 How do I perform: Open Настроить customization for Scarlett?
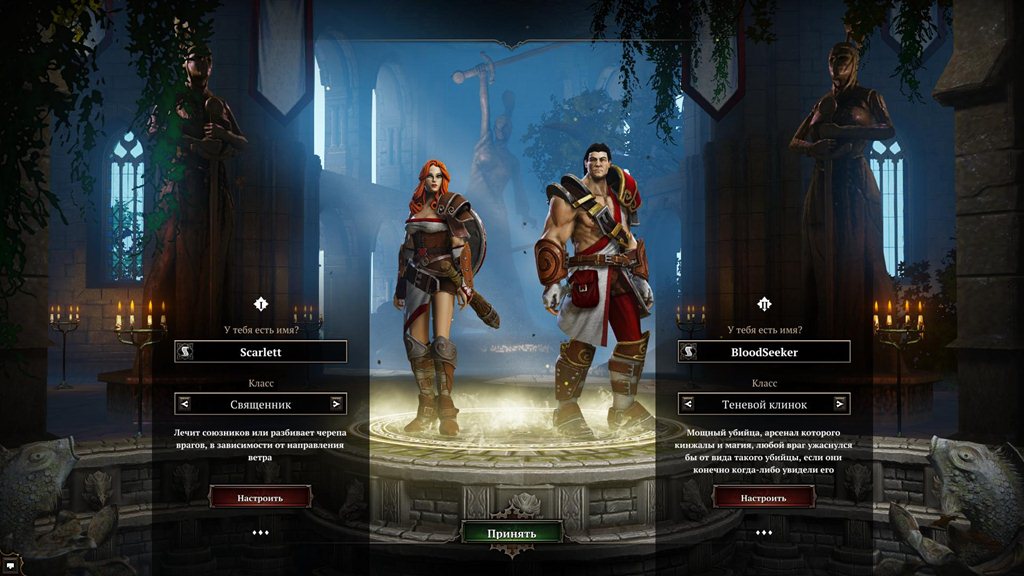pyautogui.click(x=260, y=497)
